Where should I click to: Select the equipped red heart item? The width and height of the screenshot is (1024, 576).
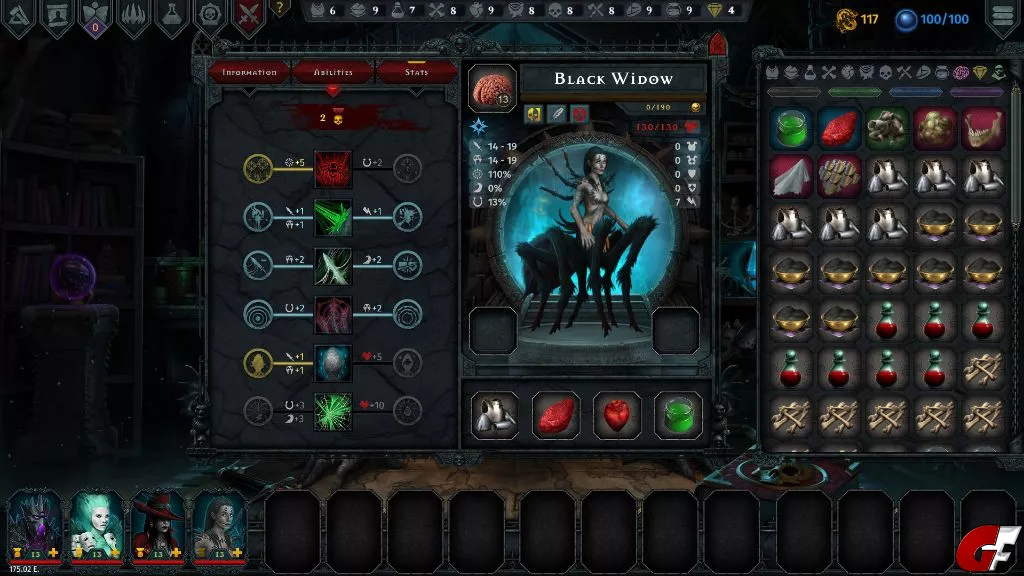click(617, 415)
